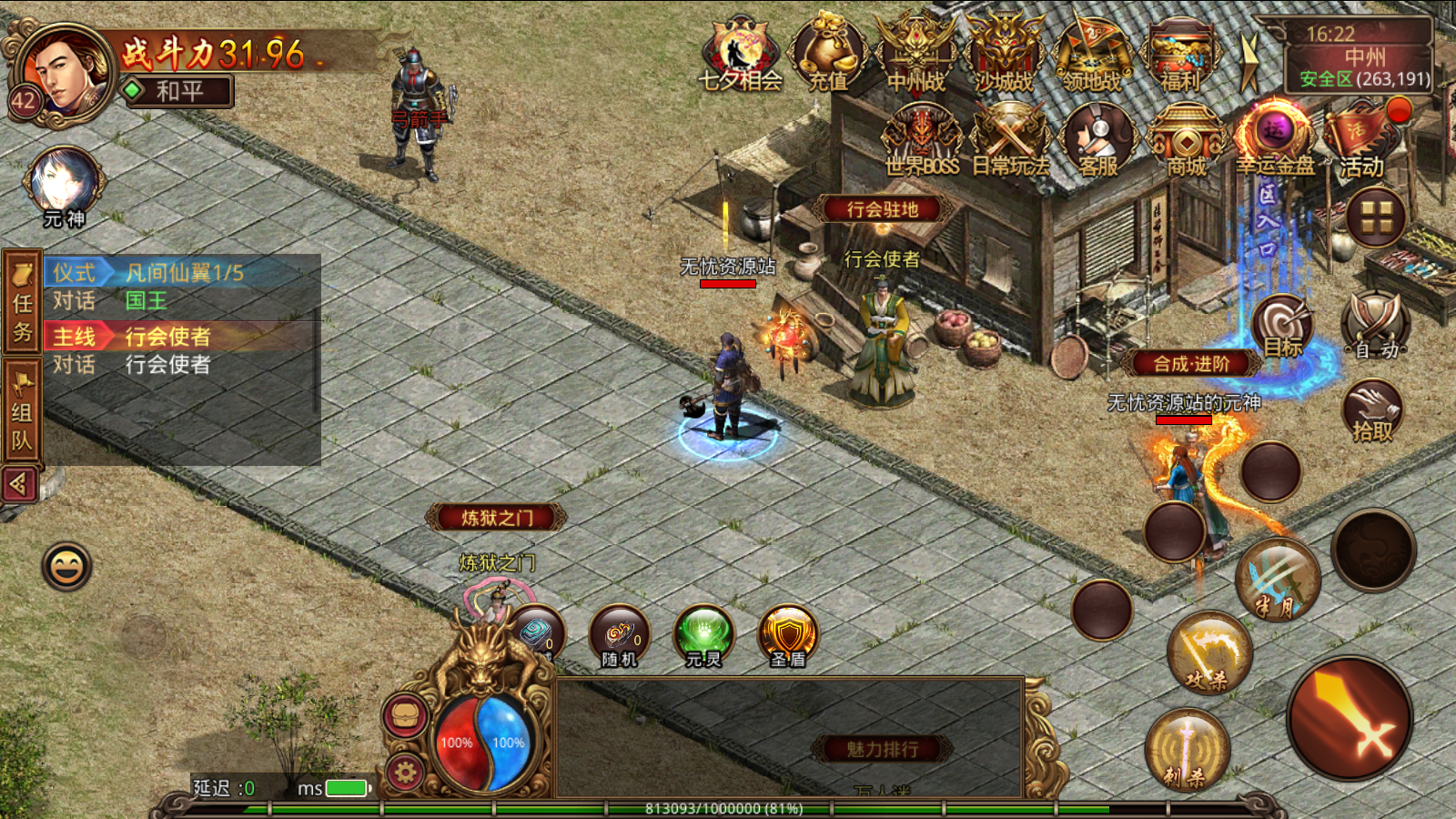Image resolution: width=1456 pixels, height=819 pixels.
Task: Open the 福利 welfare chest
Action: pos(1179,53)
